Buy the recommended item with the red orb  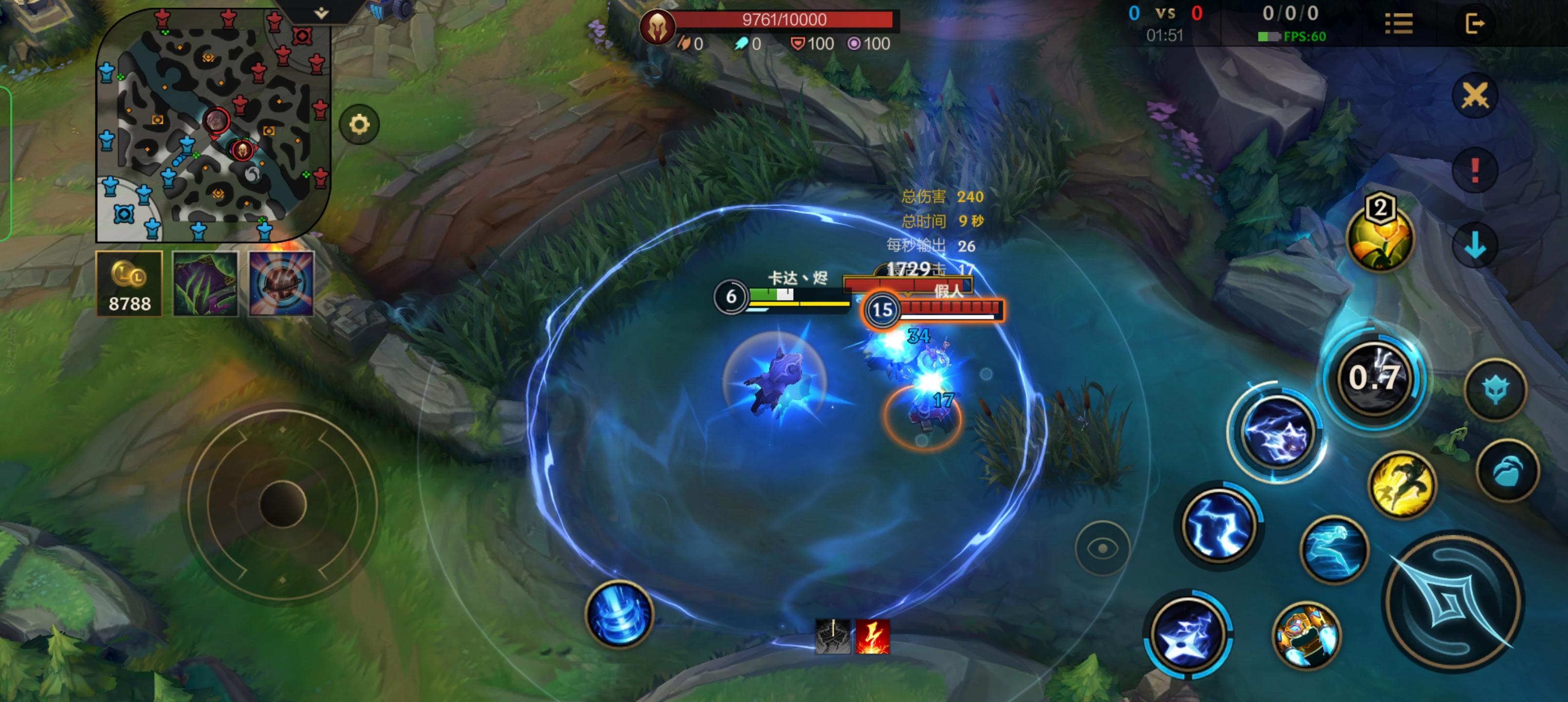(x=281, y=284)
